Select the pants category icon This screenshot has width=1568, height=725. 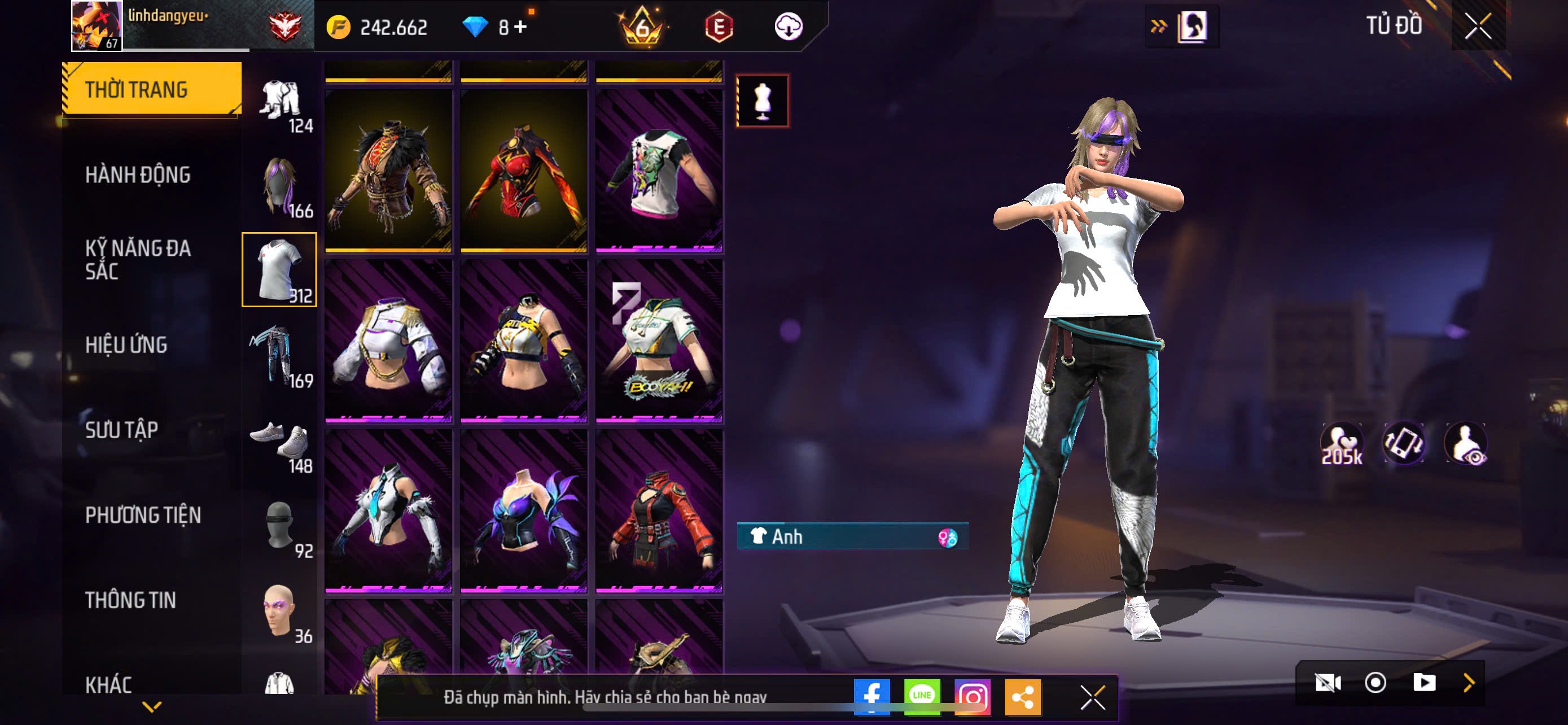(279, 356)
